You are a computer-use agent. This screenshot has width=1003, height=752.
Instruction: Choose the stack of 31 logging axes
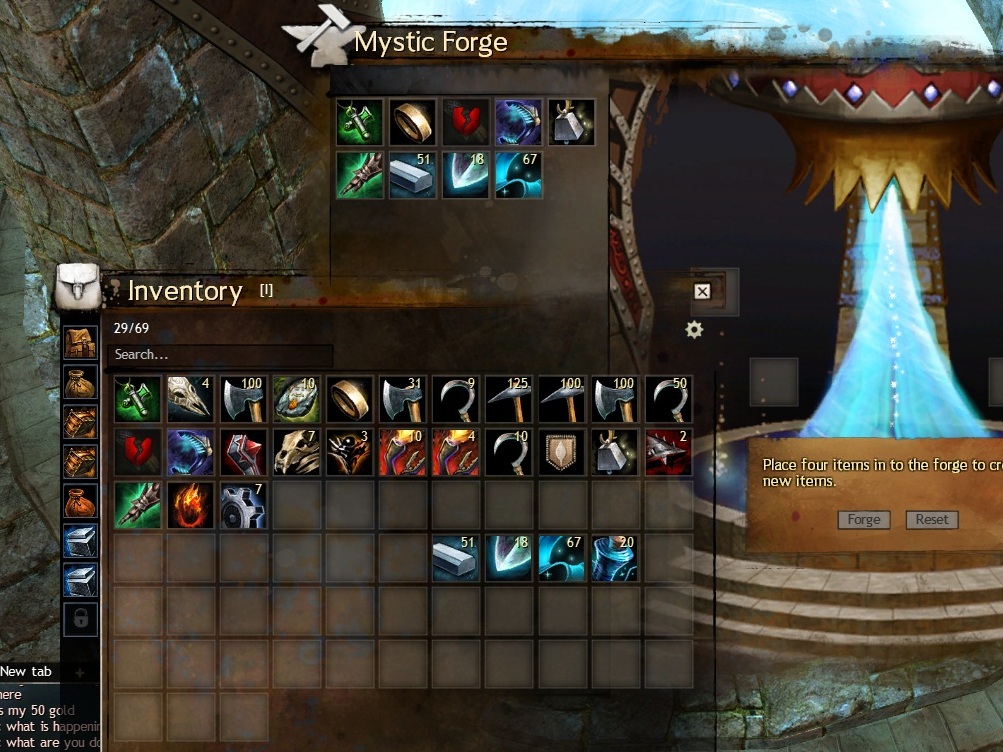(402, 398)
